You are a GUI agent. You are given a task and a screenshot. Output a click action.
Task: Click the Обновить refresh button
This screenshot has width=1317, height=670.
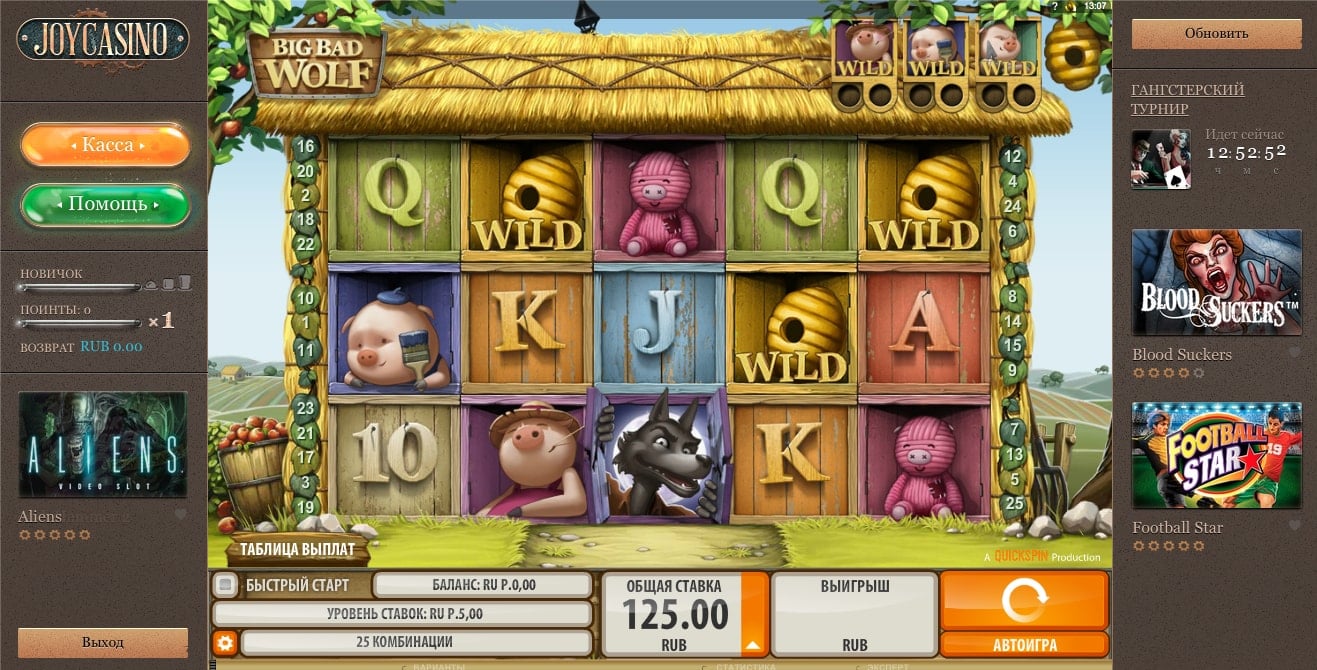[1216, 33]
